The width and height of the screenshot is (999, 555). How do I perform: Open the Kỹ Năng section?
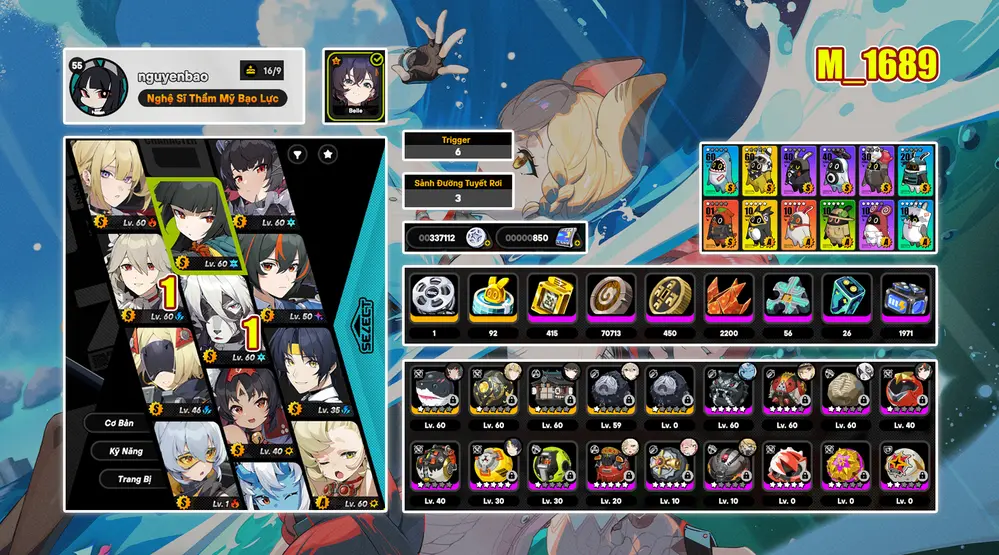(x=125, y=451)
